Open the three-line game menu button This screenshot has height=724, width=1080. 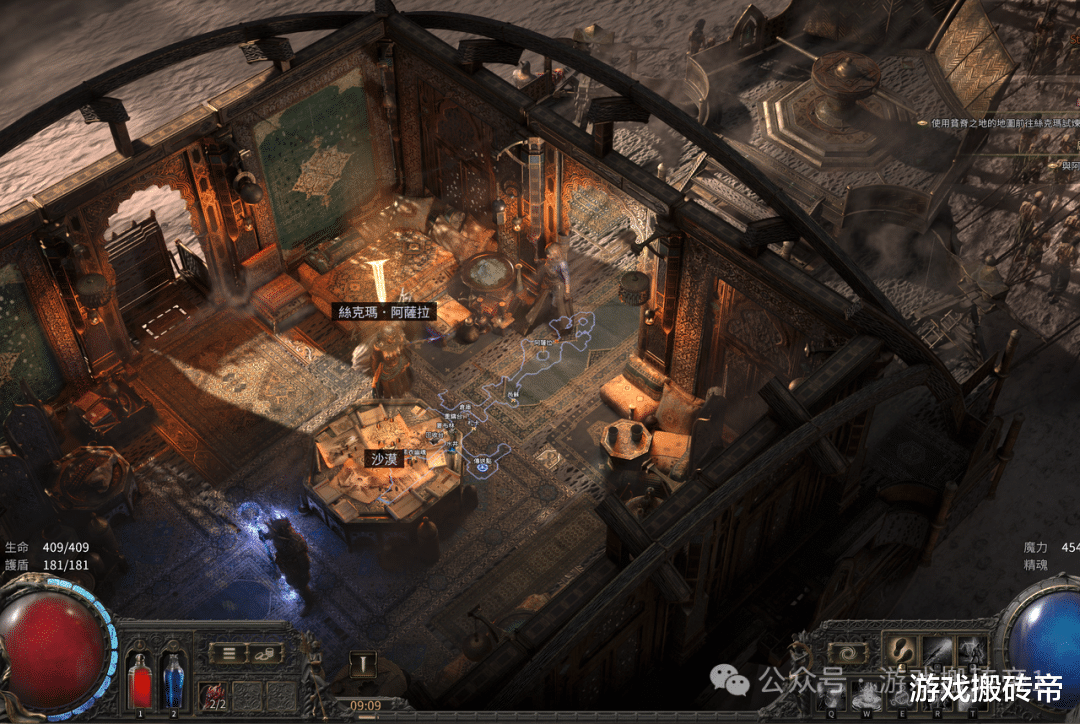pos(229,653)
